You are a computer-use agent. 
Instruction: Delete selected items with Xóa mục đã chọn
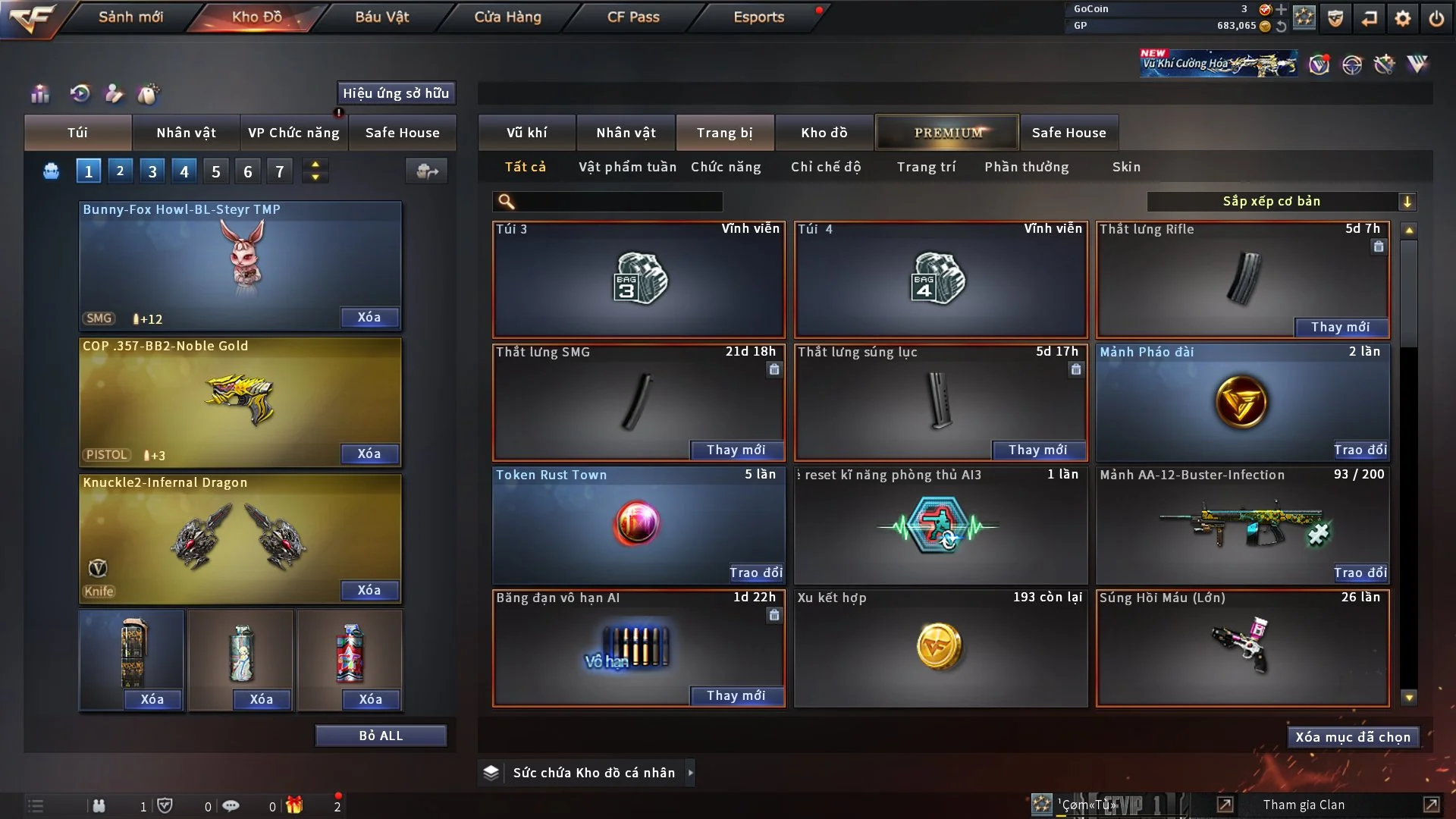pos(1352,737)
